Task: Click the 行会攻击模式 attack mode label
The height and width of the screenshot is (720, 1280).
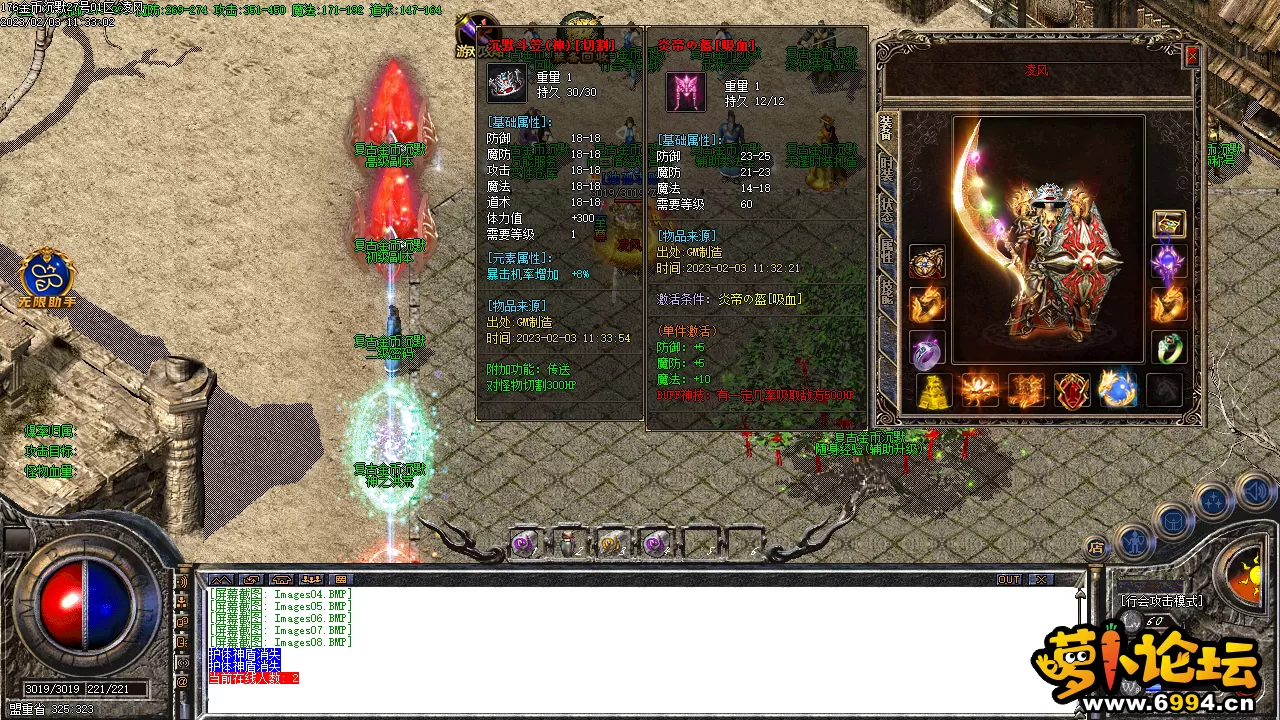Action: pos(1161,601)
